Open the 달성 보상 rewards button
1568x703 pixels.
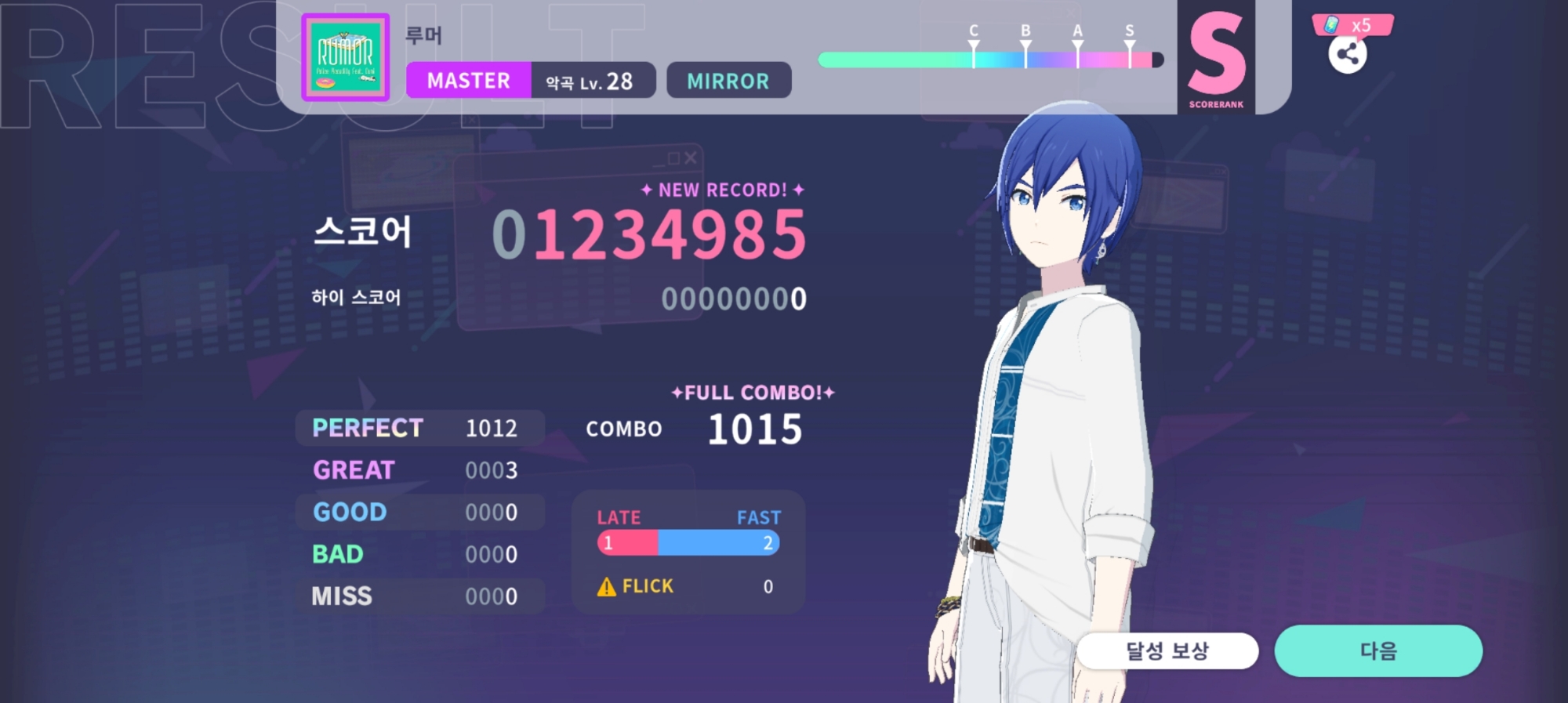tap(1167, 650)
